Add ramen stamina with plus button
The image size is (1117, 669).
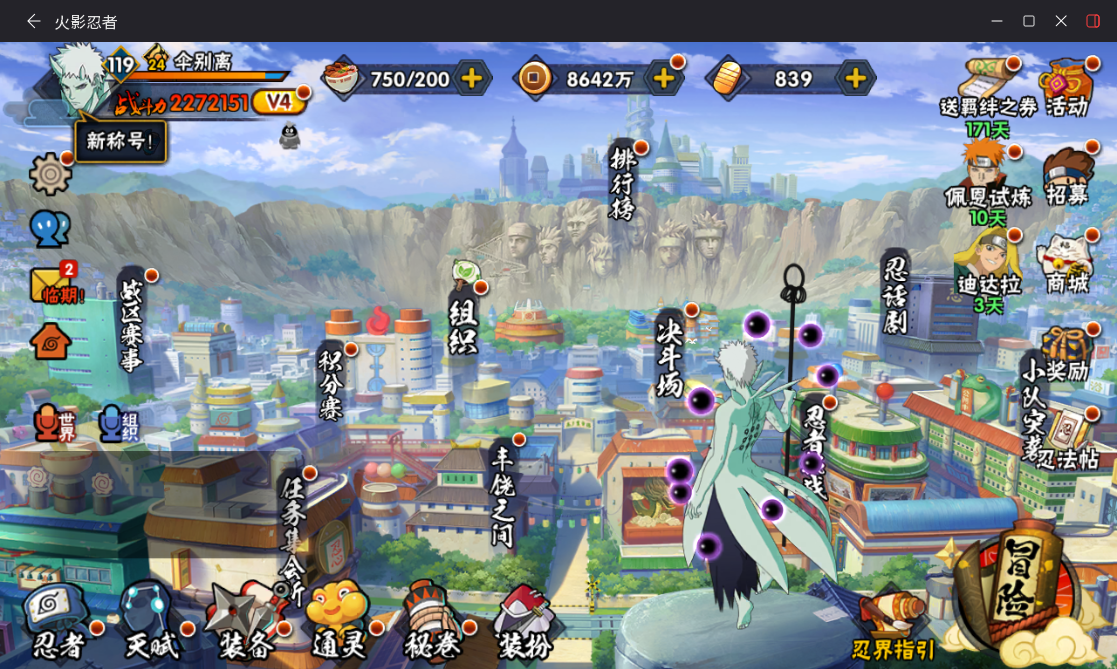[472, 78]
